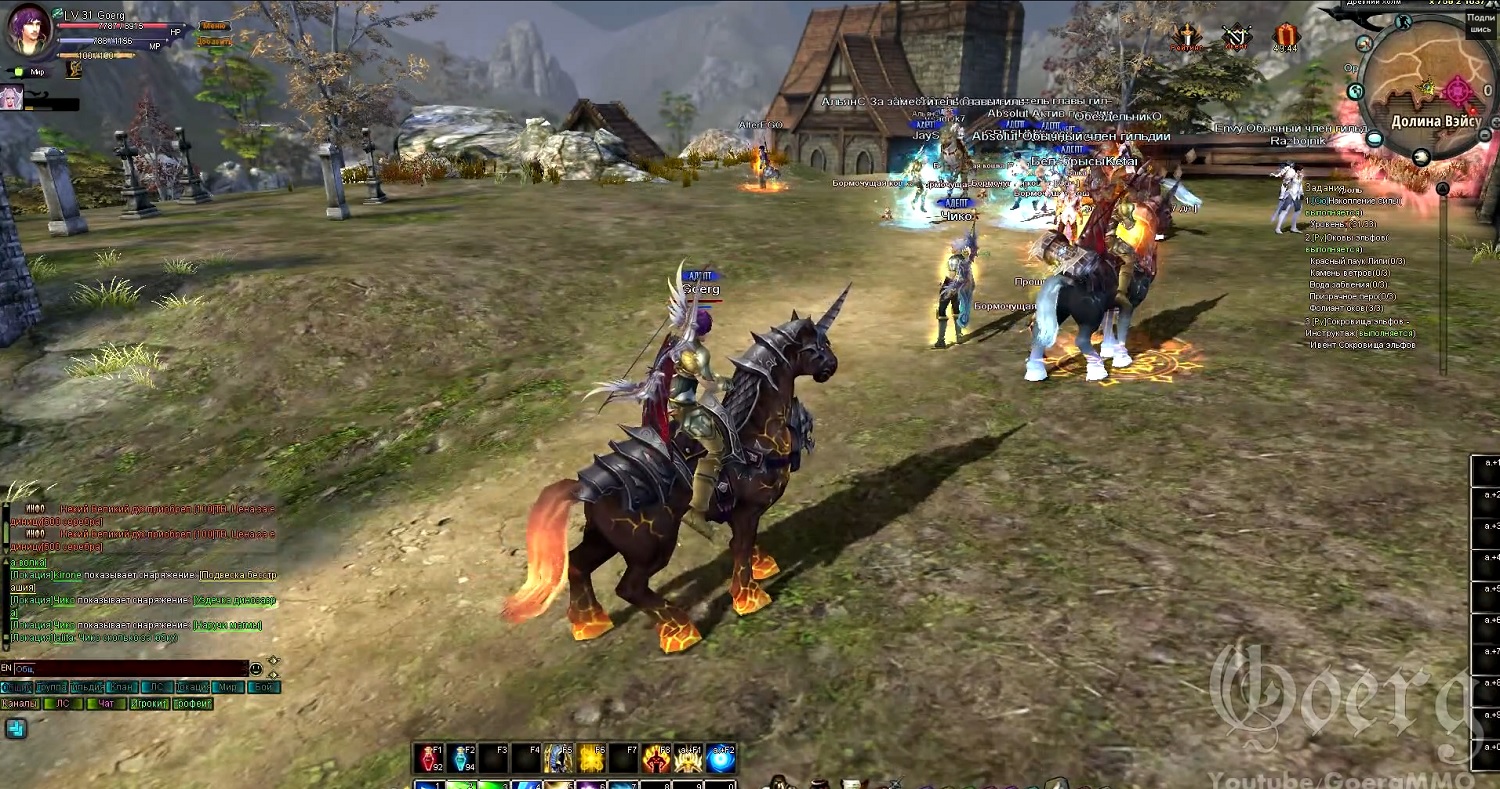Focus the chat text input field

click(x=130, y=668)
